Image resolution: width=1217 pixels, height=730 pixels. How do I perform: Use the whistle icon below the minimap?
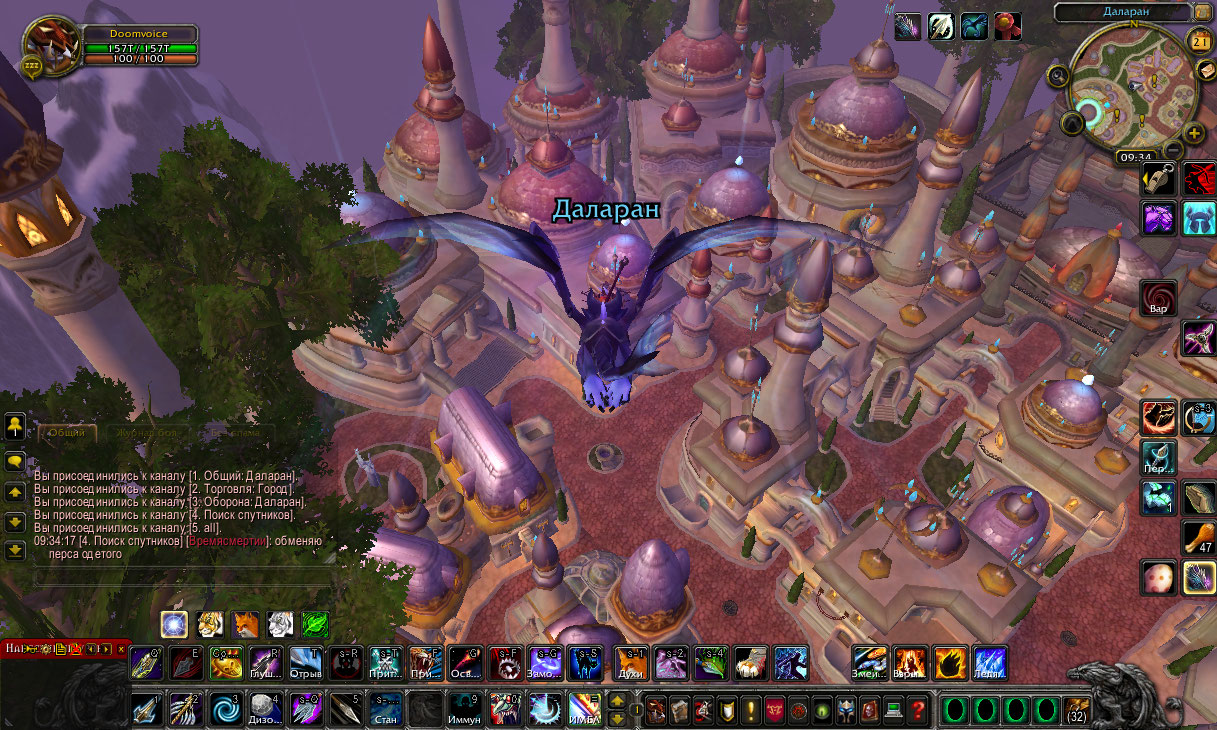(x=1159, y=178)
